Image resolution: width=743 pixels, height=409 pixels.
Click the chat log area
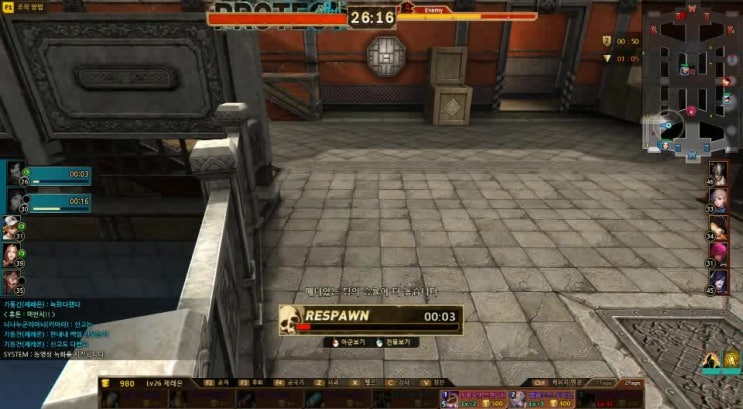click(55, 328)
